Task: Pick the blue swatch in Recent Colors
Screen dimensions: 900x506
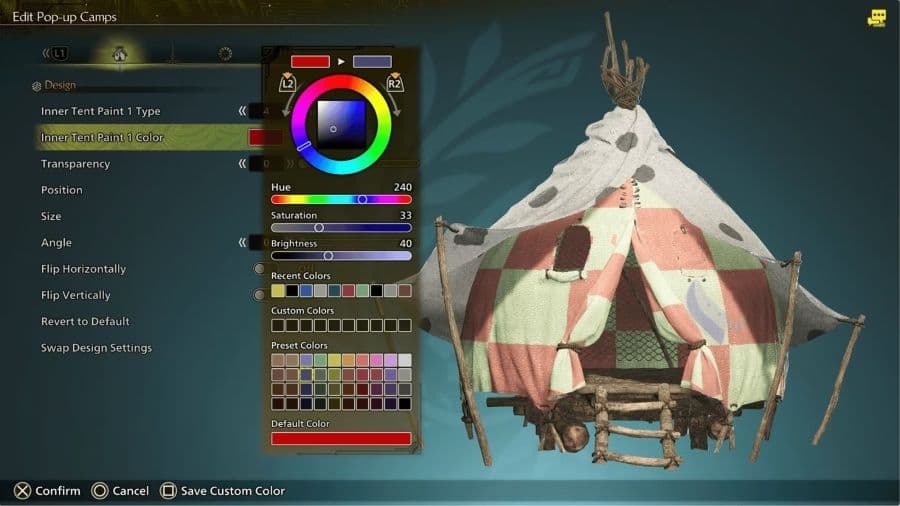Action: [x=306, y=291]
